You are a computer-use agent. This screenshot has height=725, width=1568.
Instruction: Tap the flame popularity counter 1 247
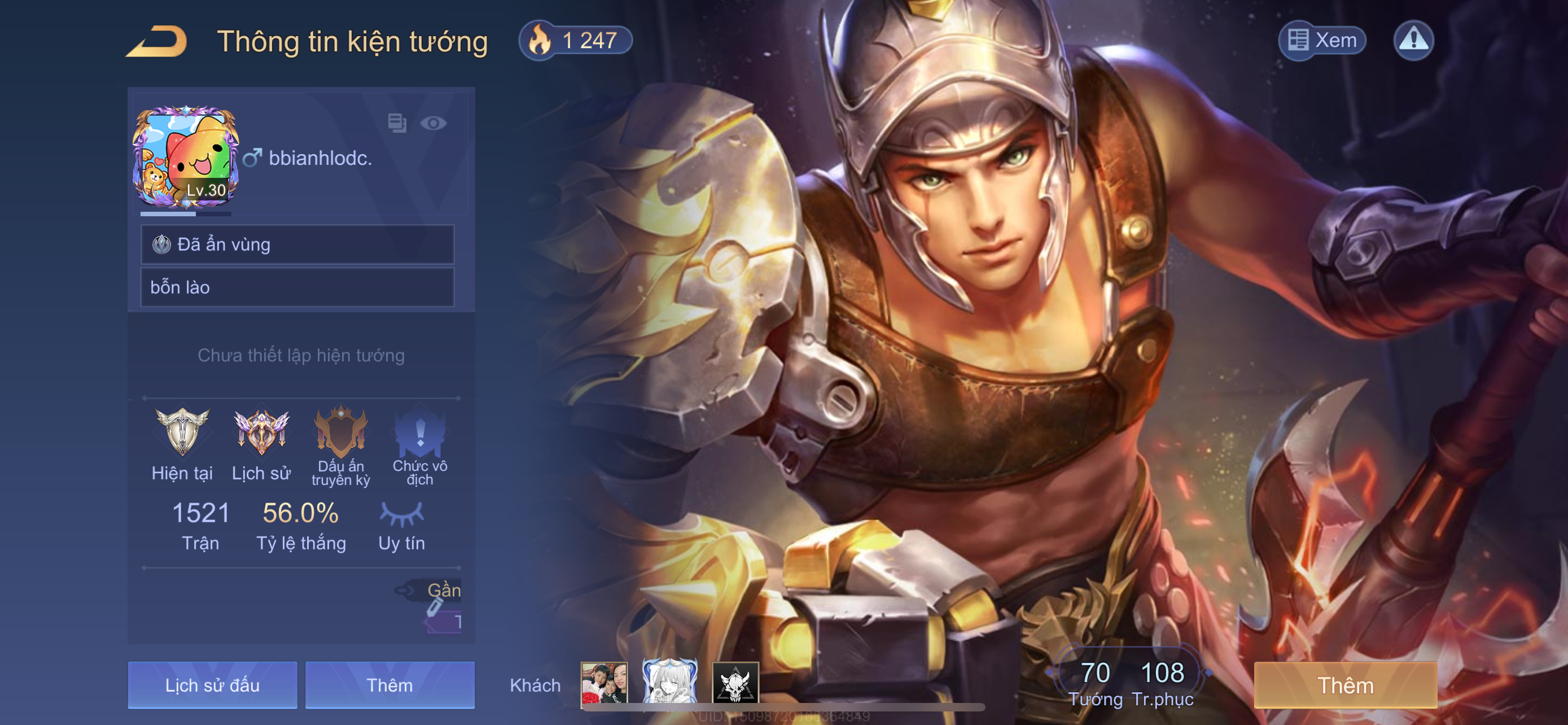[x=575, y=41]
